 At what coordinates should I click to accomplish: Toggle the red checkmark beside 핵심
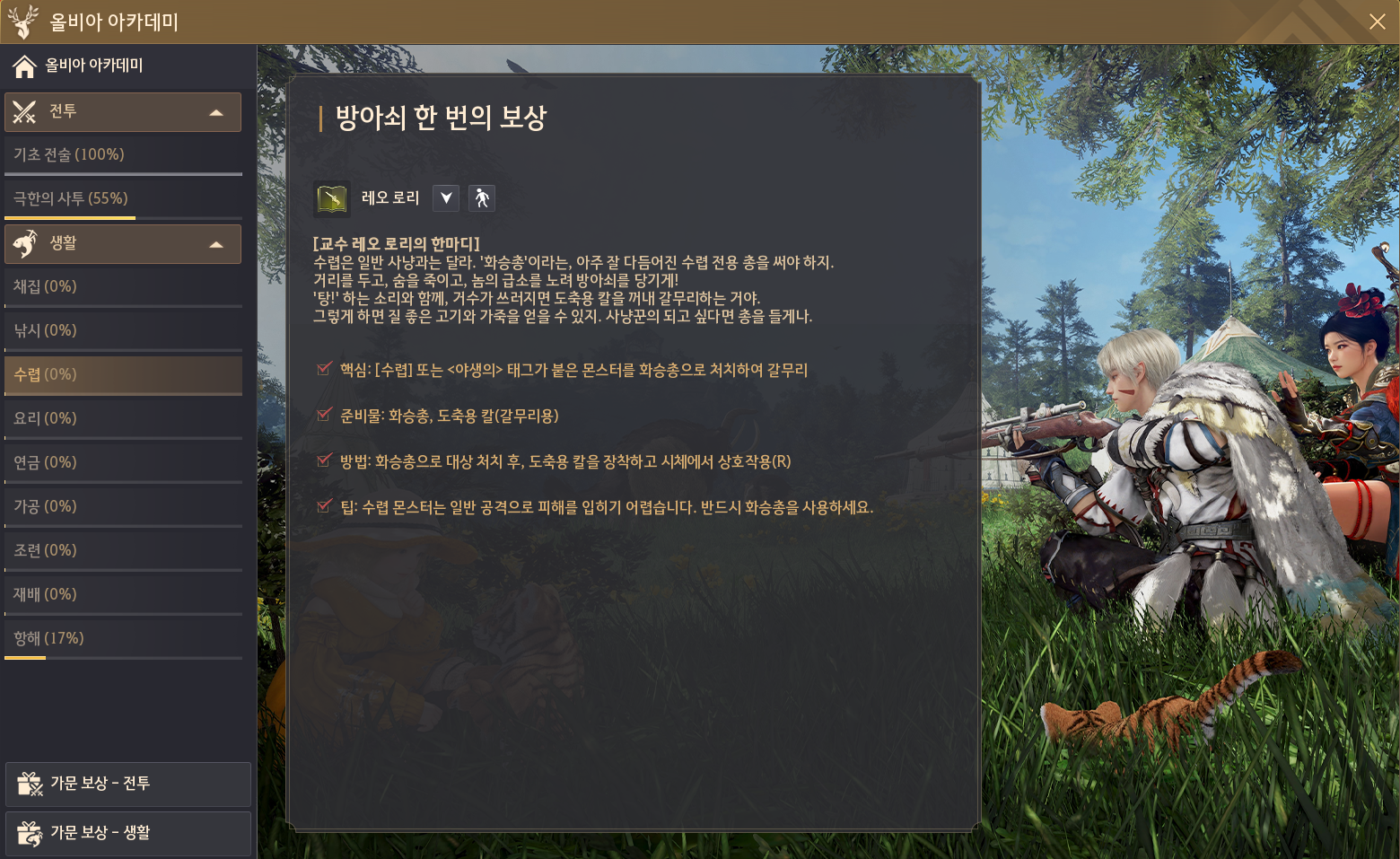point(324,369)
